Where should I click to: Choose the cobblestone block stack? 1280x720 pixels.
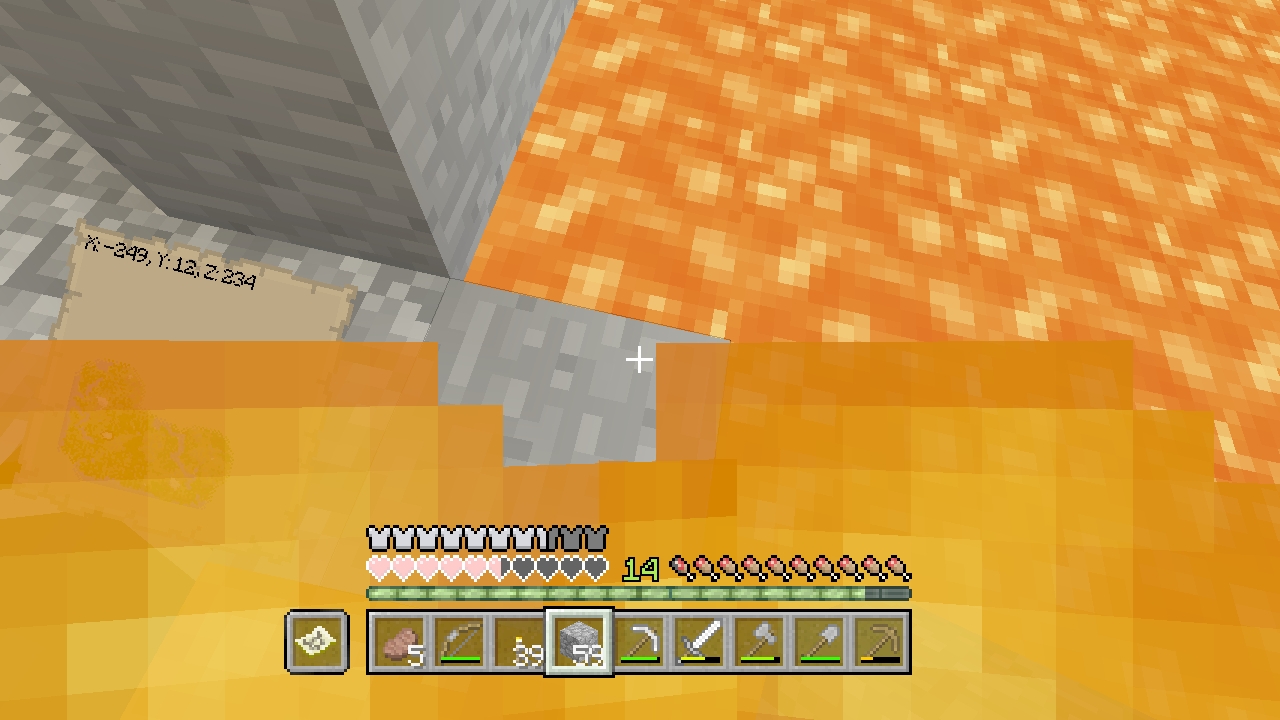[579, 642]
